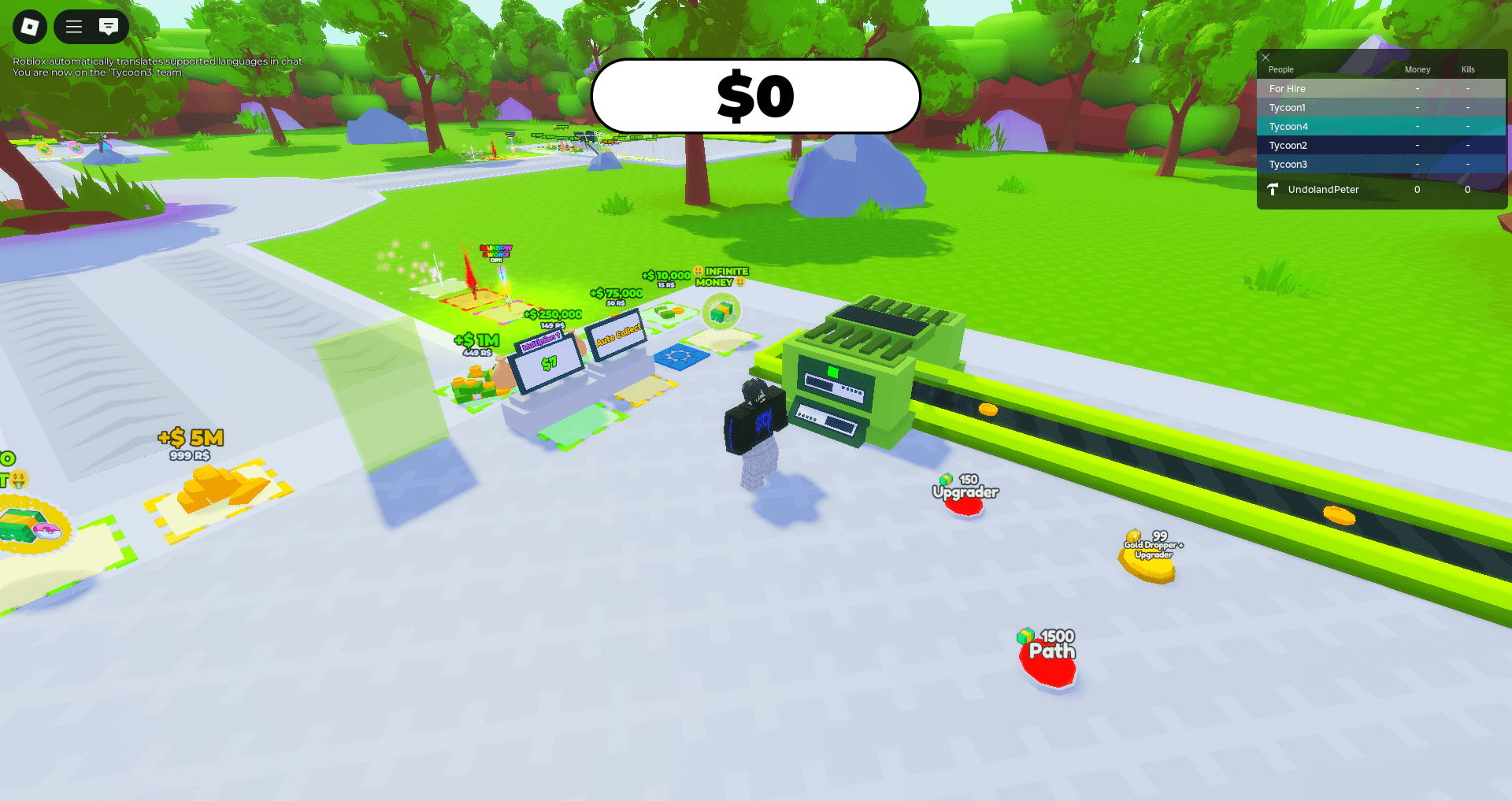Screen dimensions: 1512x801
Task: Click the hammer icon beside UndolandPeter
Action: coord(1273,189)
